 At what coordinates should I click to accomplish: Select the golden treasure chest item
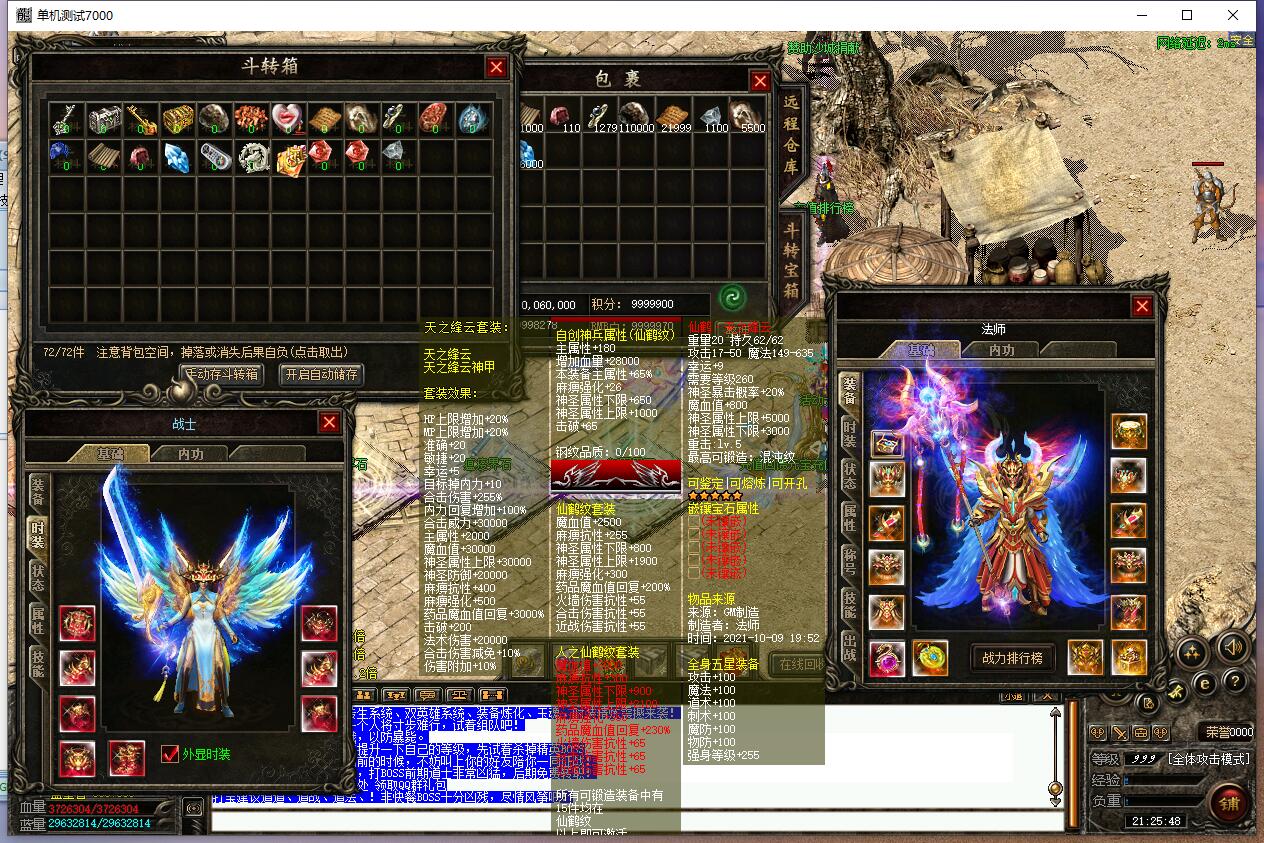(178, 119)
